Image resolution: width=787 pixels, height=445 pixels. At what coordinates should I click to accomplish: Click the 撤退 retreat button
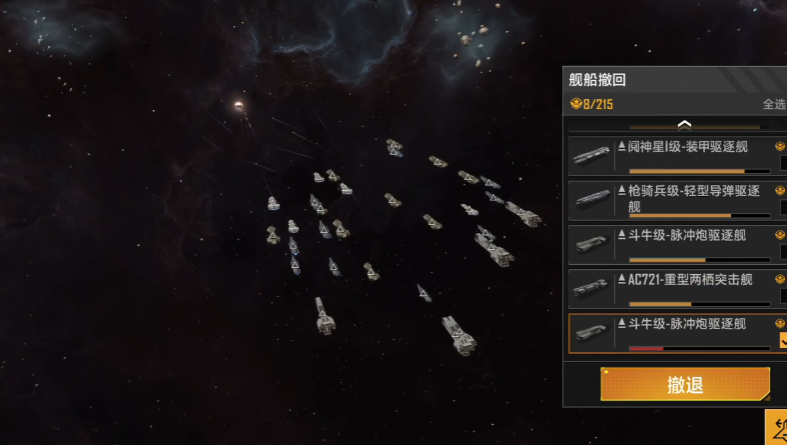click(685, 385)
